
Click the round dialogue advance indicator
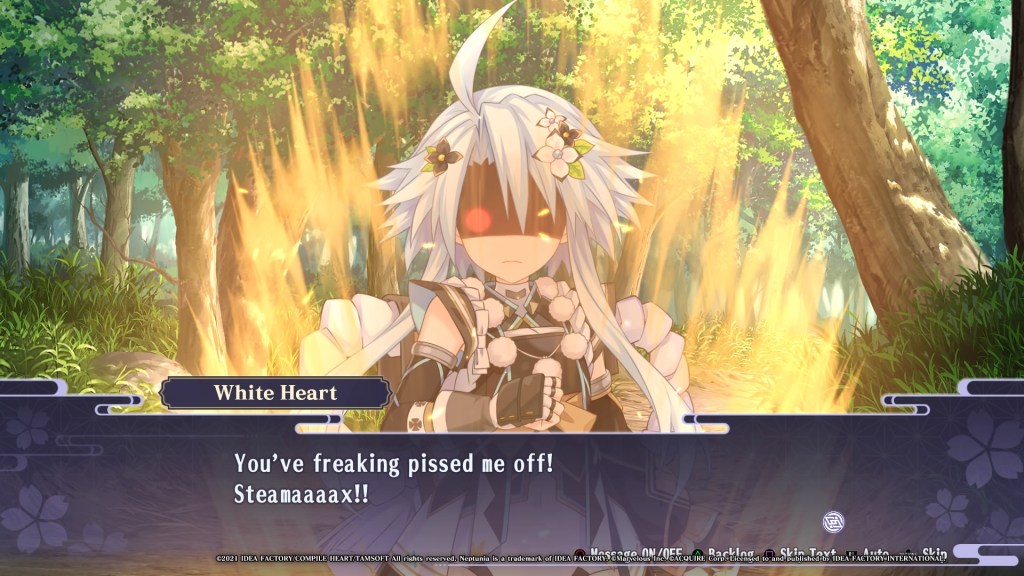(x=833, y=521)
